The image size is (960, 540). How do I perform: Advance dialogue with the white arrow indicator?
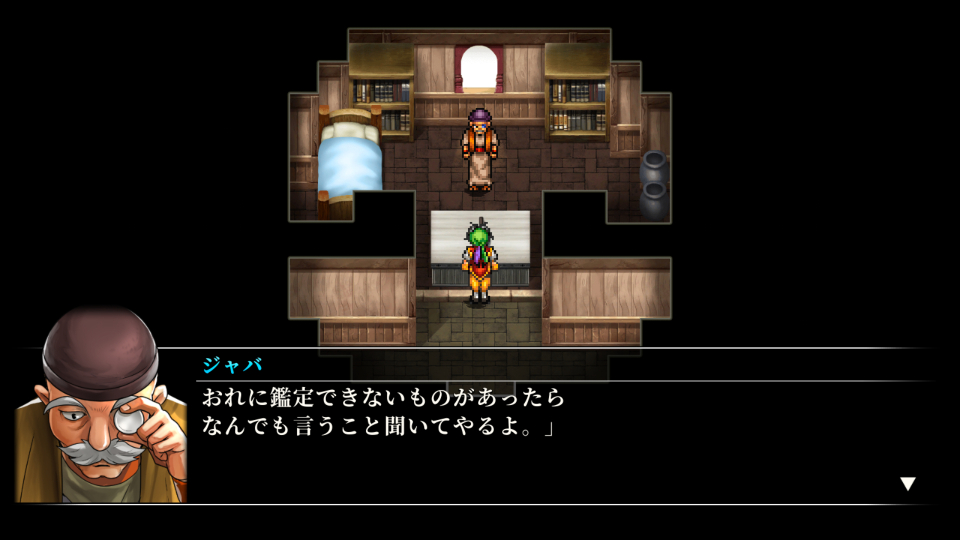907,484
